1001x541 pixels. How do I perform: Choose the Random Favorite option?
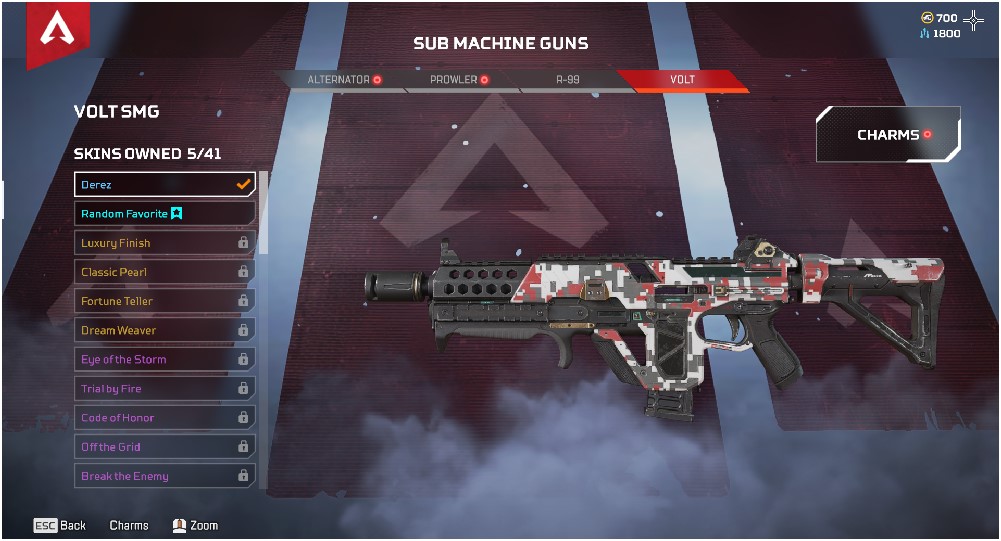click(x=165, y=214)
